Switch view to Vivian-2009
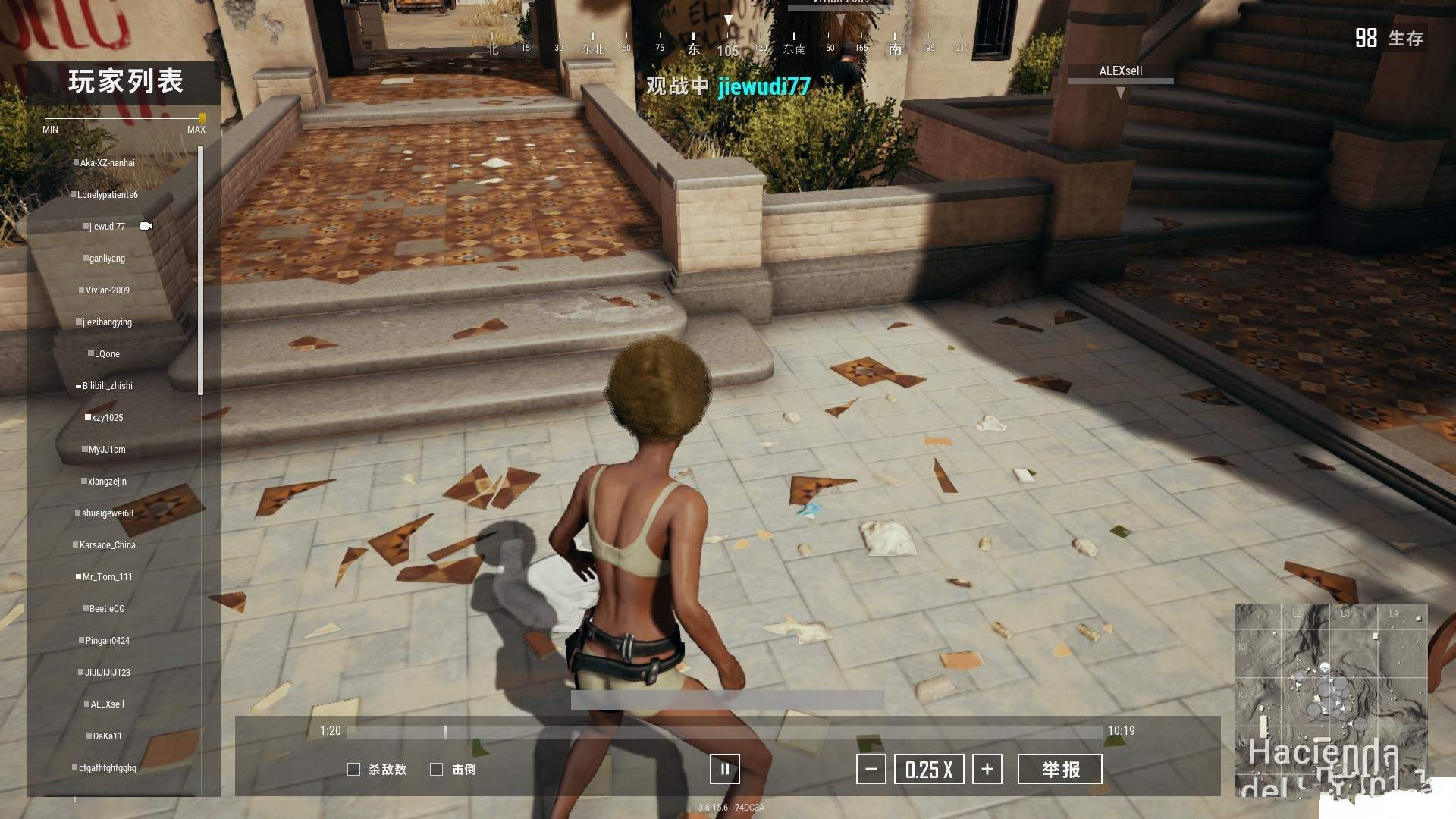The height and width of the screenshot is (819, 1456). [107, 290]
